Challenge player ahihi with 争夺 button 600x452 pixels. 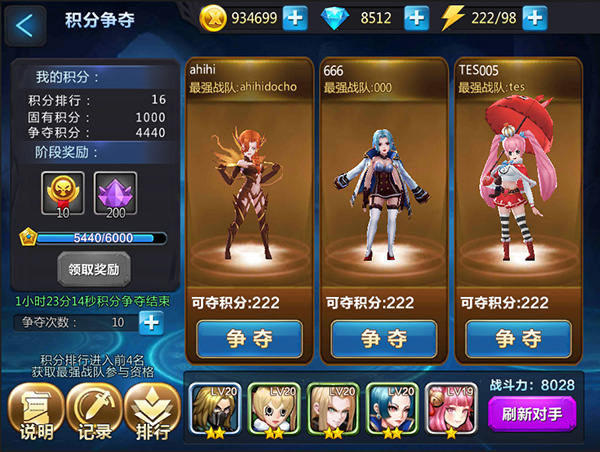pos(250,338)
